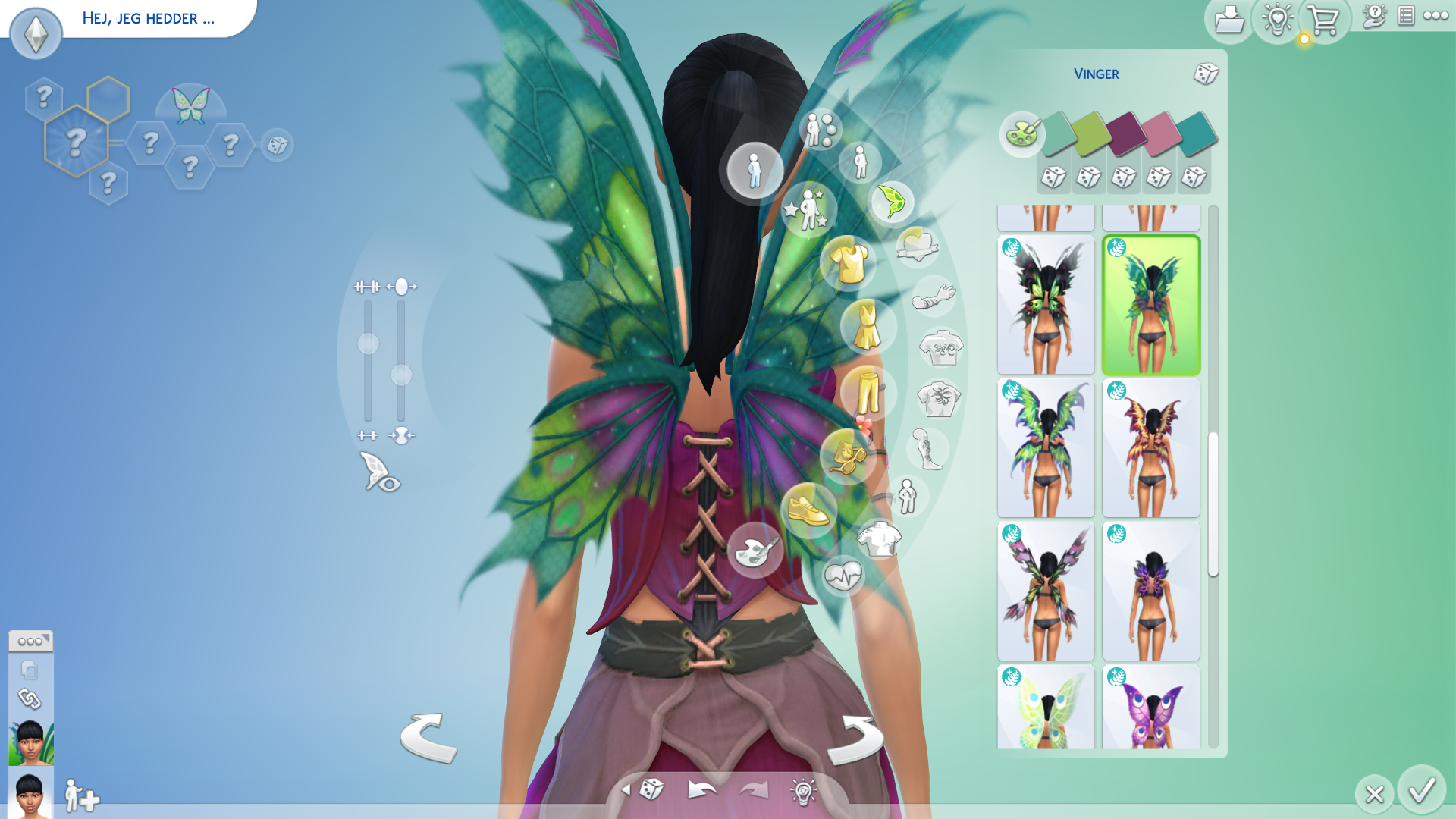The image size is (1456, 819).
Task: Randomize wings with the Vinger dice
Action: pos(1205,74)
